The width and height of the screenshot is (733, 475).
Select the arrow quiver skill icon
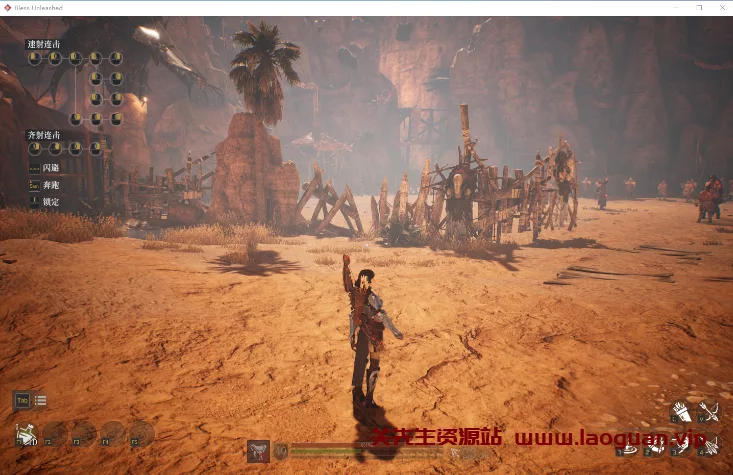(682, 412)
